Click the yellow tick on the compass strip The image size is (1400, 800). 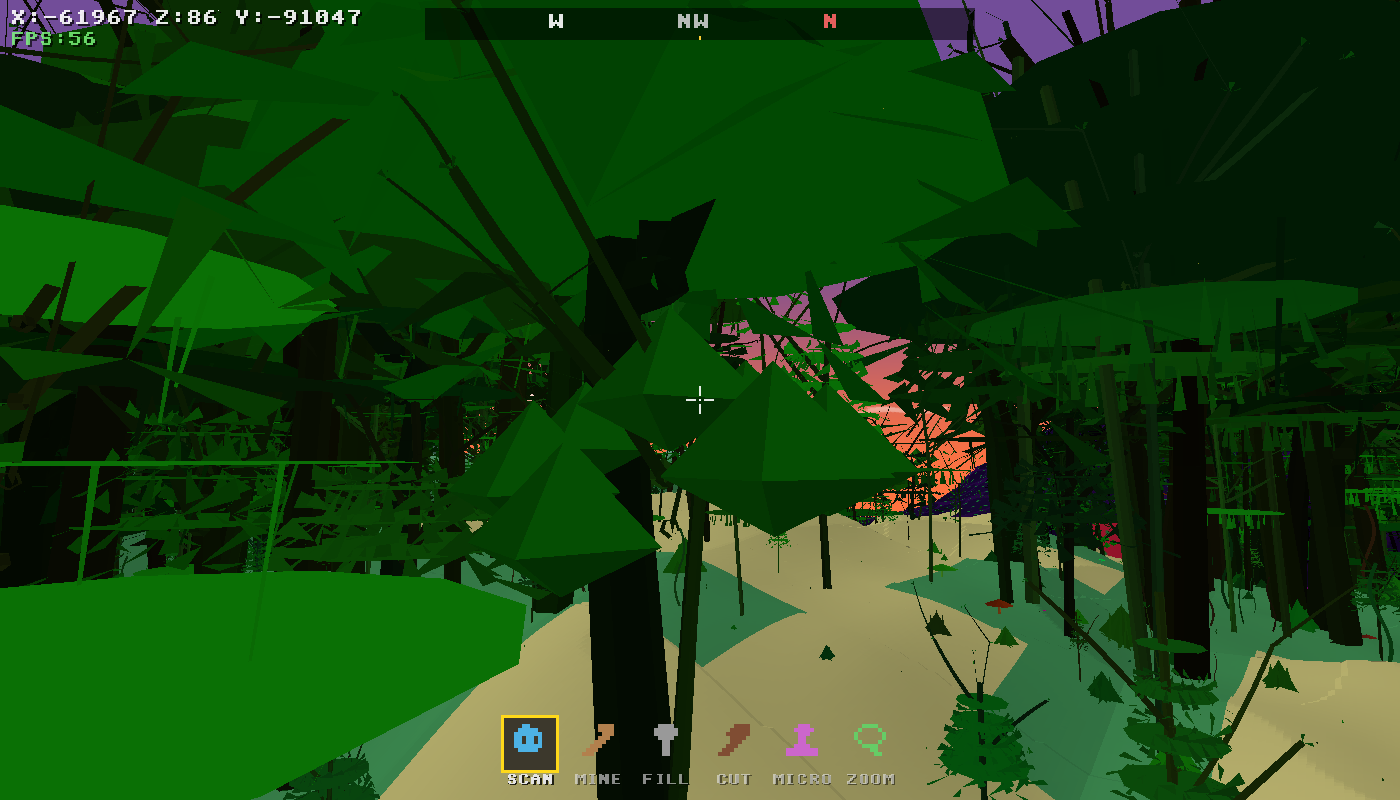pos(700,35)
